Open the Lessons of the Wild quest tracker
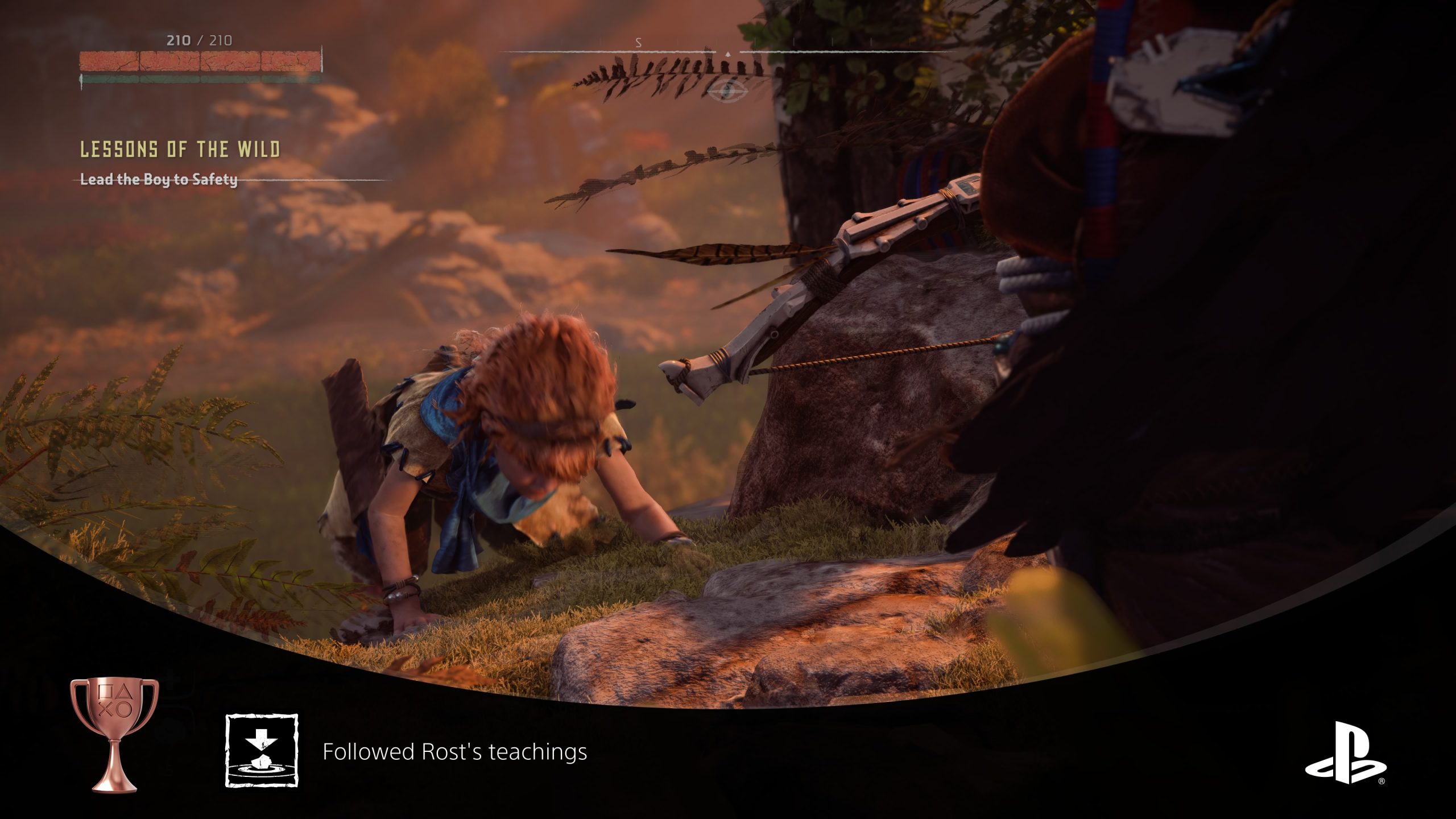The image size is (1456, 819). [x=180, y=150]
